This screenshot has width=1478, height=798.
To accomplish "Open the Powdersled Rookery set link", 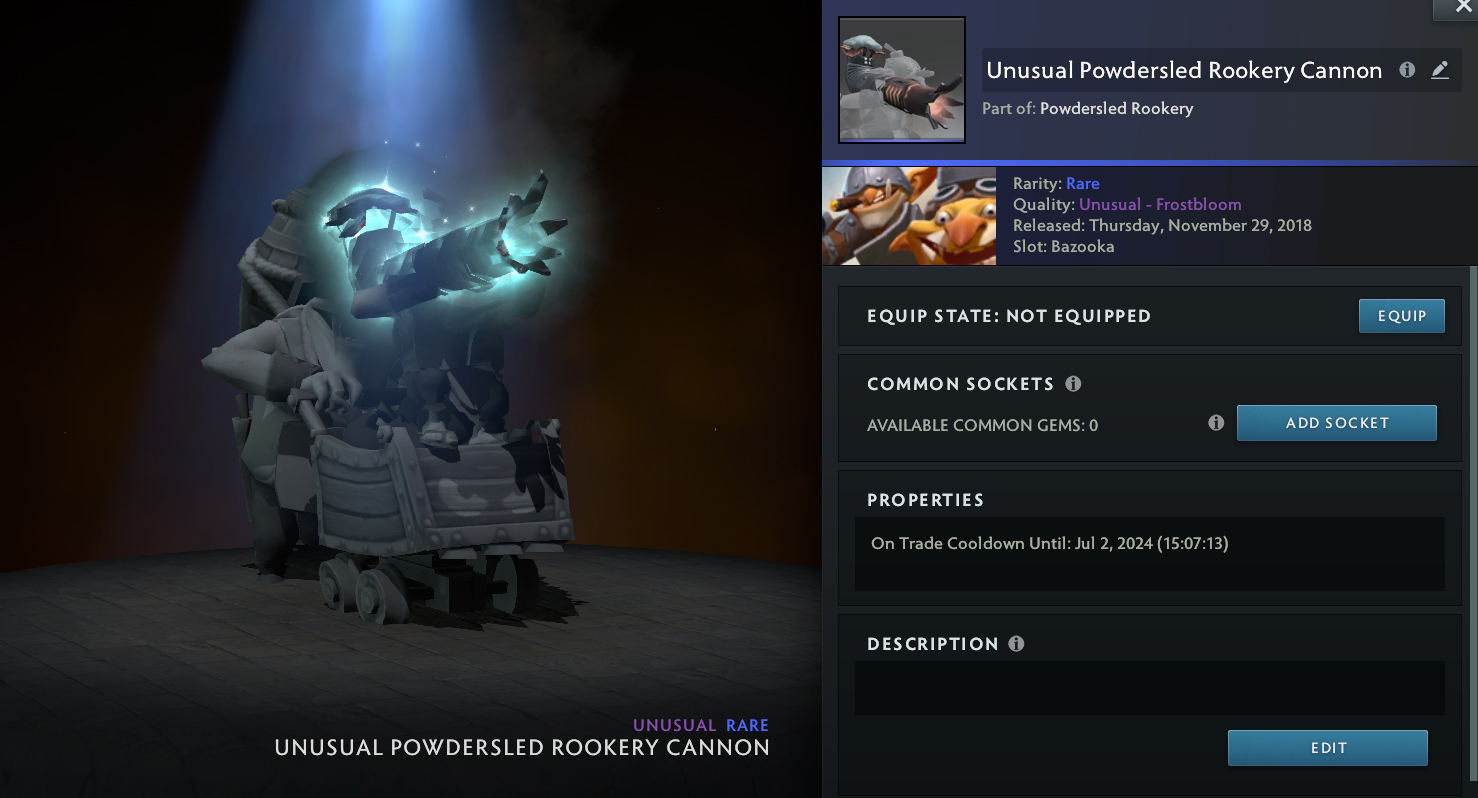I will click(1116, 108).
